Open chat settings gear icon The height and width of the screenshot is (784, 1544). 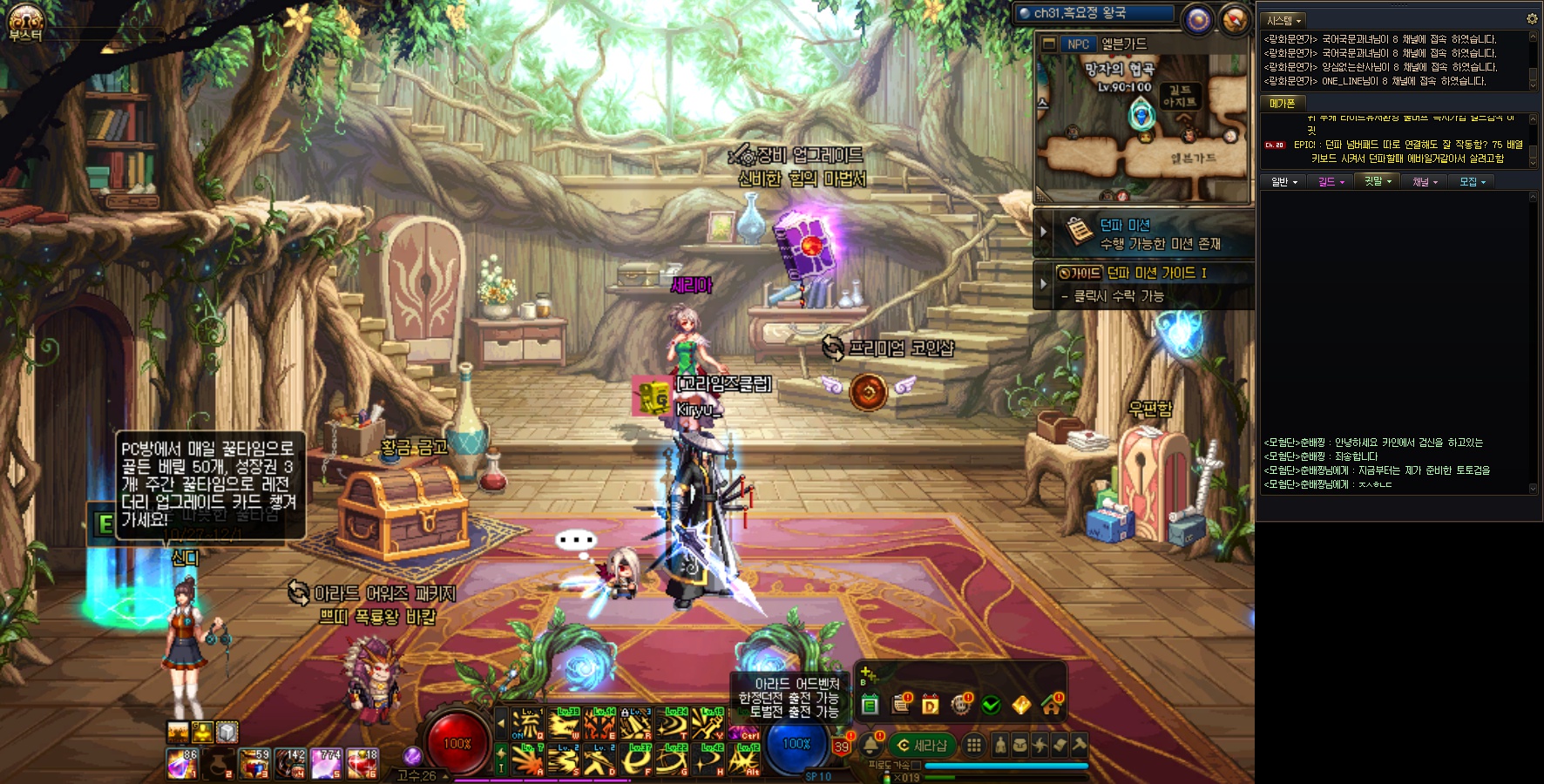click(1532, 18)
